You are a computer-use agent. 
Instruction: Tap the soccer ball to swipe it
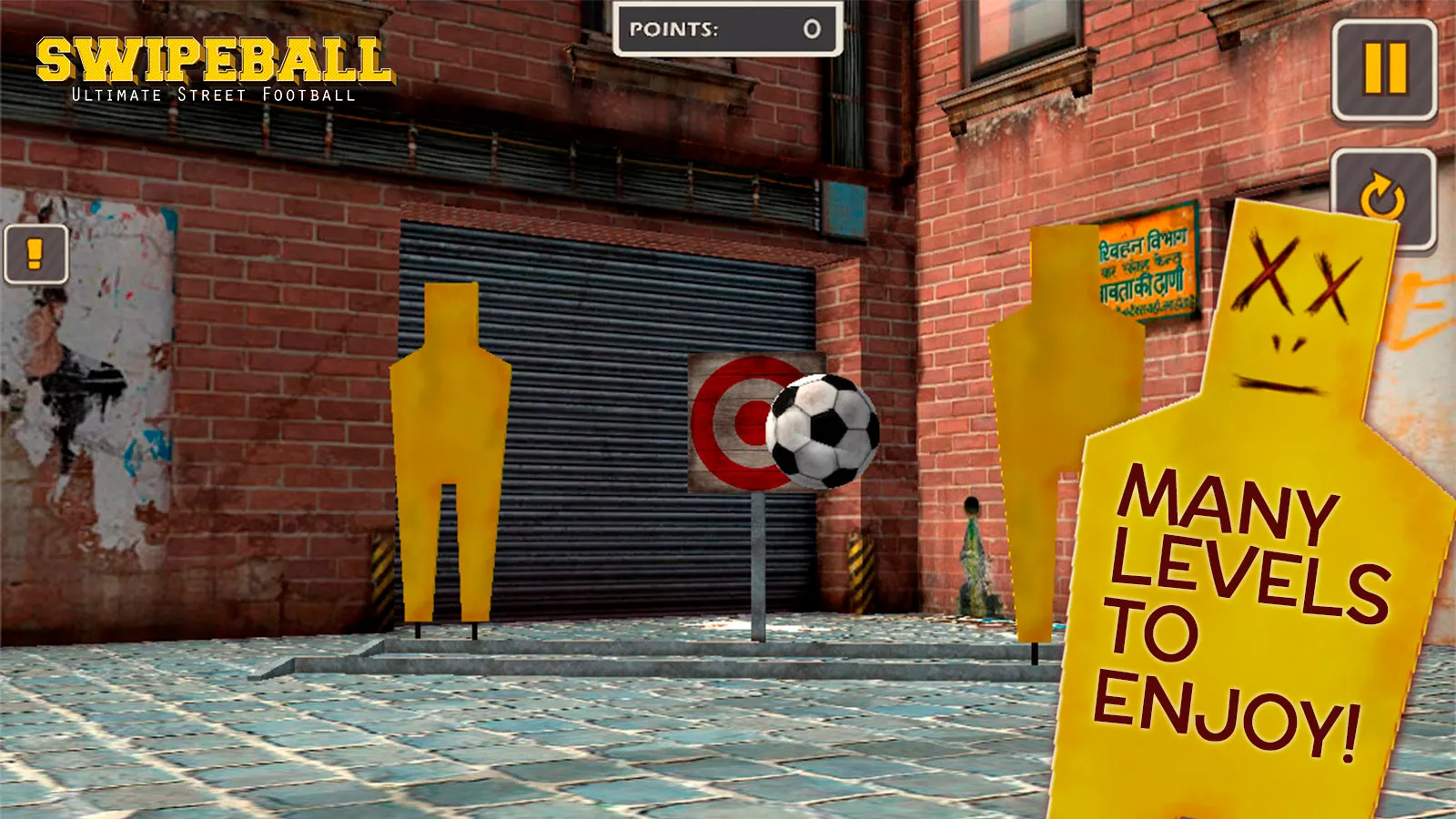(x=822, y=428)
